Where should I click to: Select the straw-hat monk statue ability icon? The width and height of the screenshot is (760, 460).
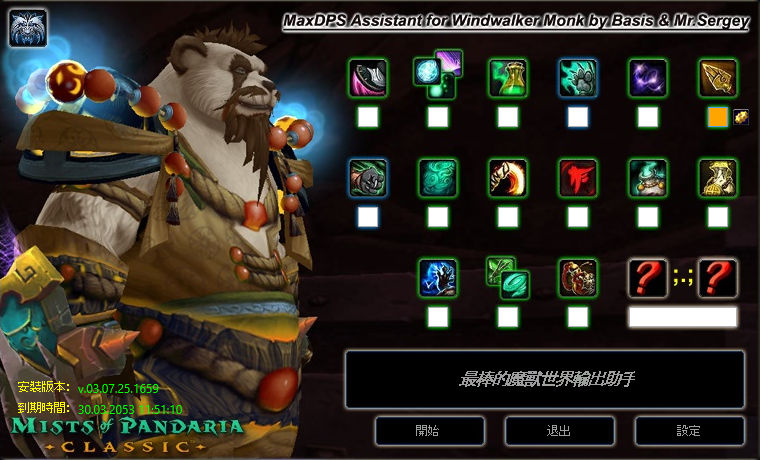pyautogui.click(x=647, y=178)
